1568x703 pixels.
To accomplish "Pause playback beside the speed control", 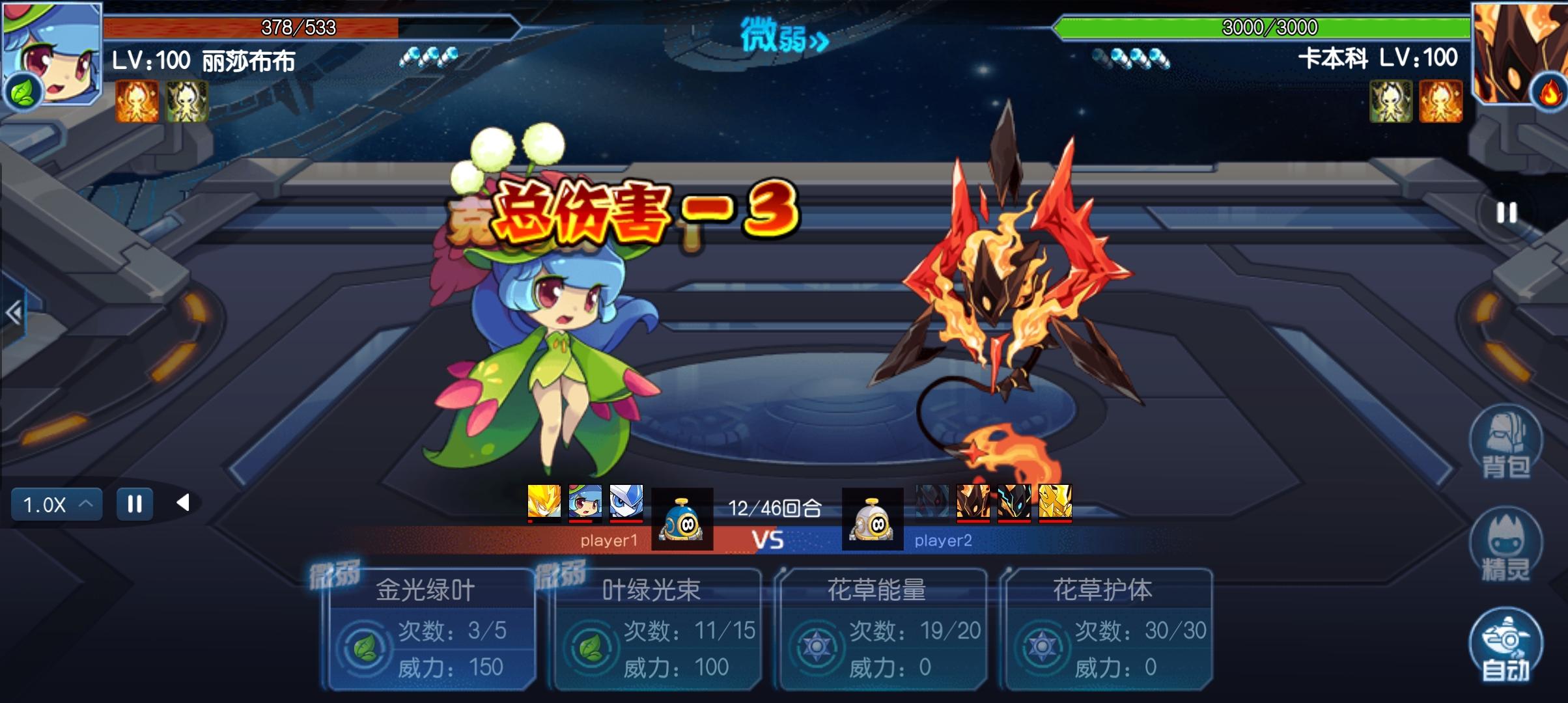I will [135, 504].
